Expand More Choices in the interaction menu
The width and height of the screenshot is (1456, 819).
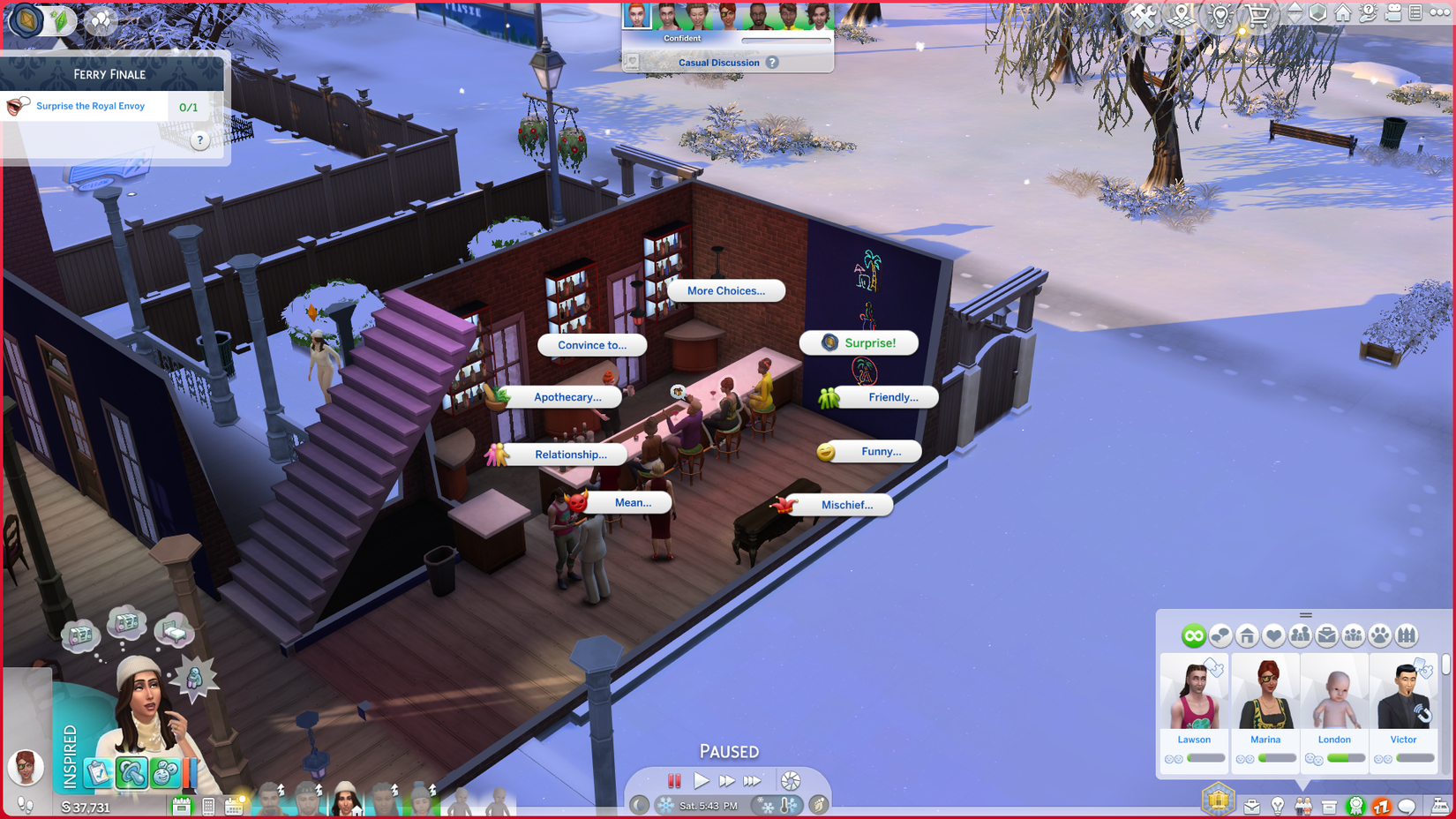point(725,290)
